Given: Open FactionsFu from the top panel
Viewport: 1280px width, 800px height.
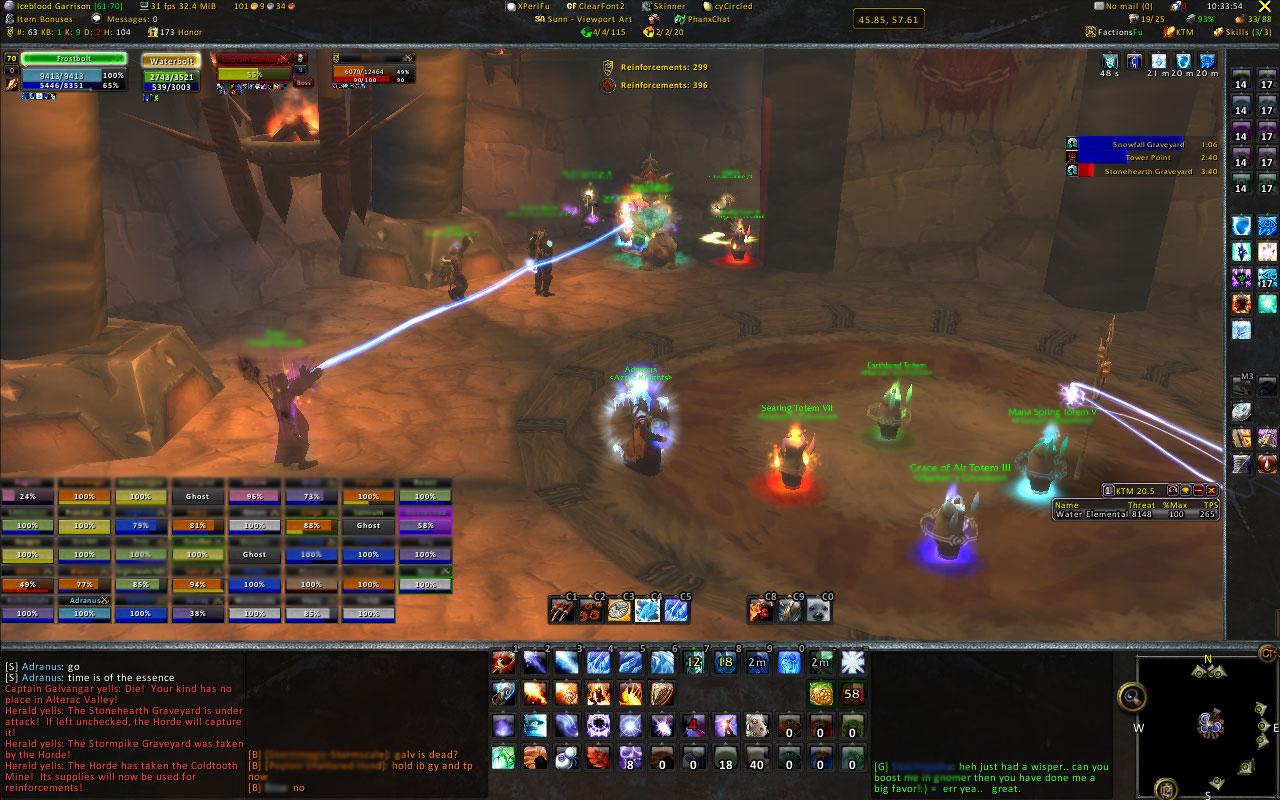Looking at the screenshot, I should coord(1118,32).
